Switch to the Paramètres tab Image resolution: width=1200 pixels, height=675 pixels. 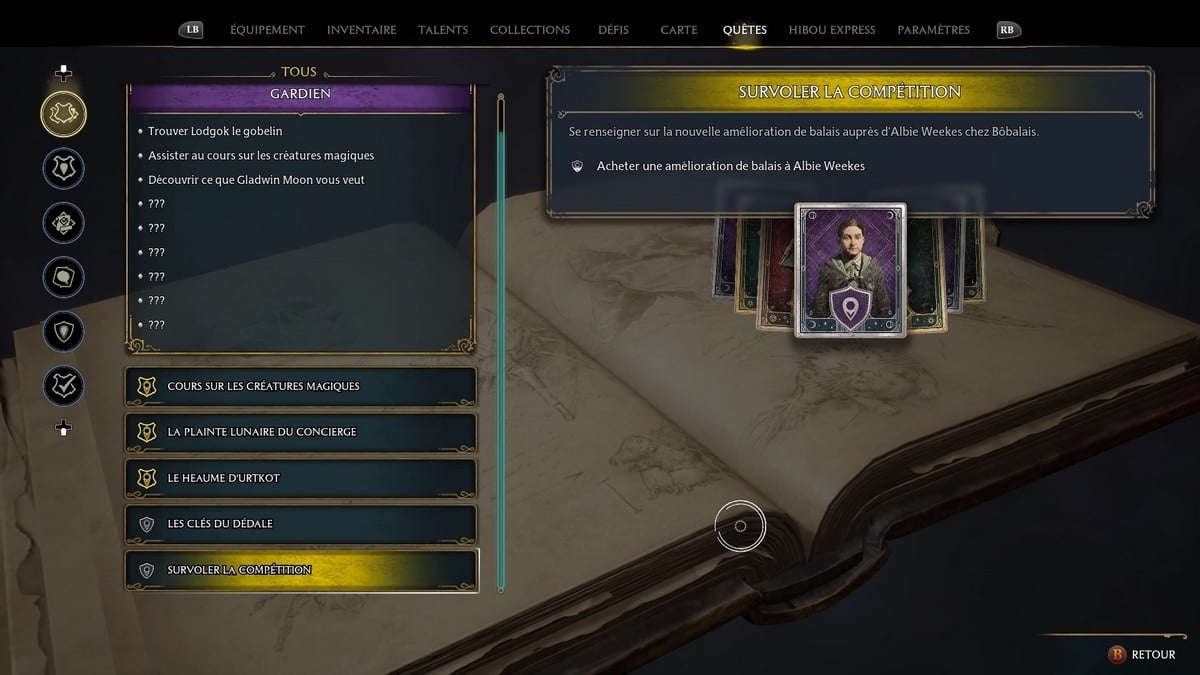[x=933, y=30]
